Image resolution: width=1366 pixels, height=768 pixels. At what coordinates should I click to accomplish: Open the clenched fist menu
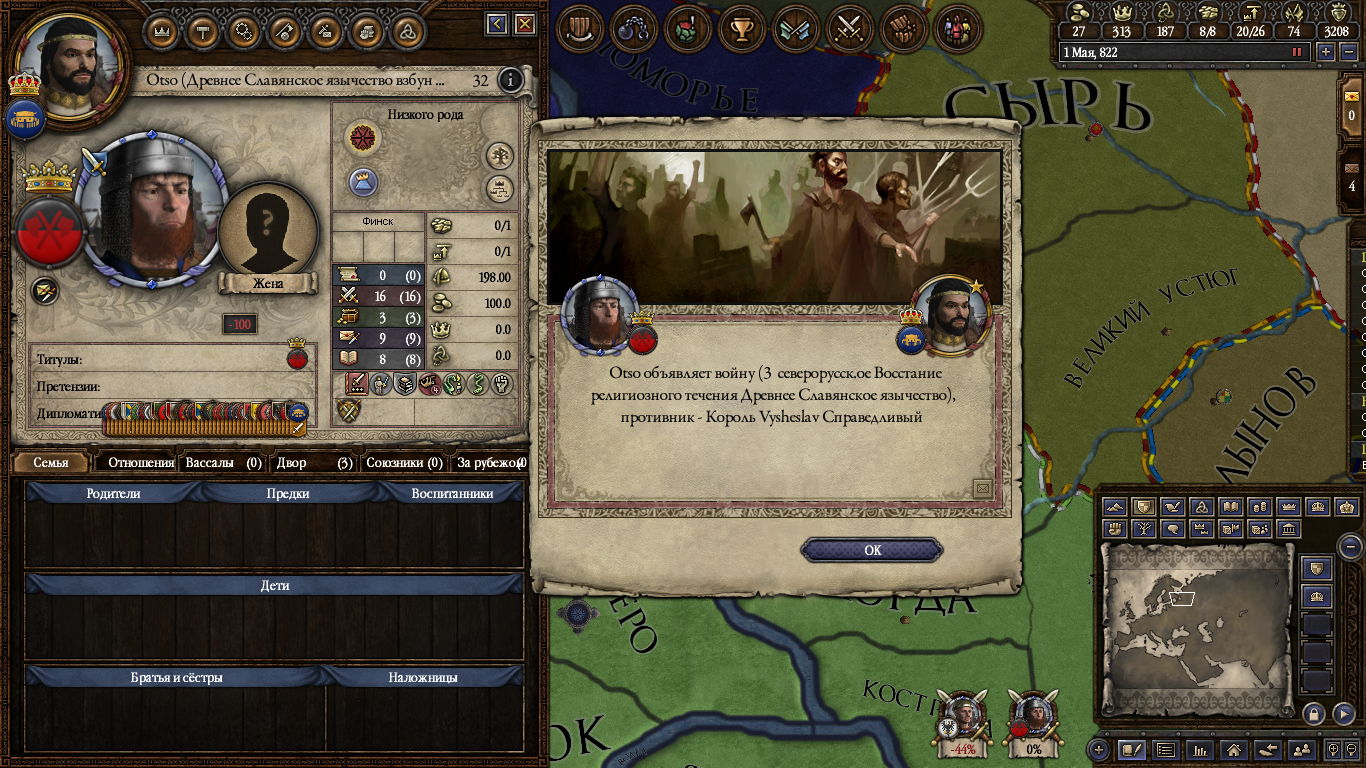pos(904,30)
